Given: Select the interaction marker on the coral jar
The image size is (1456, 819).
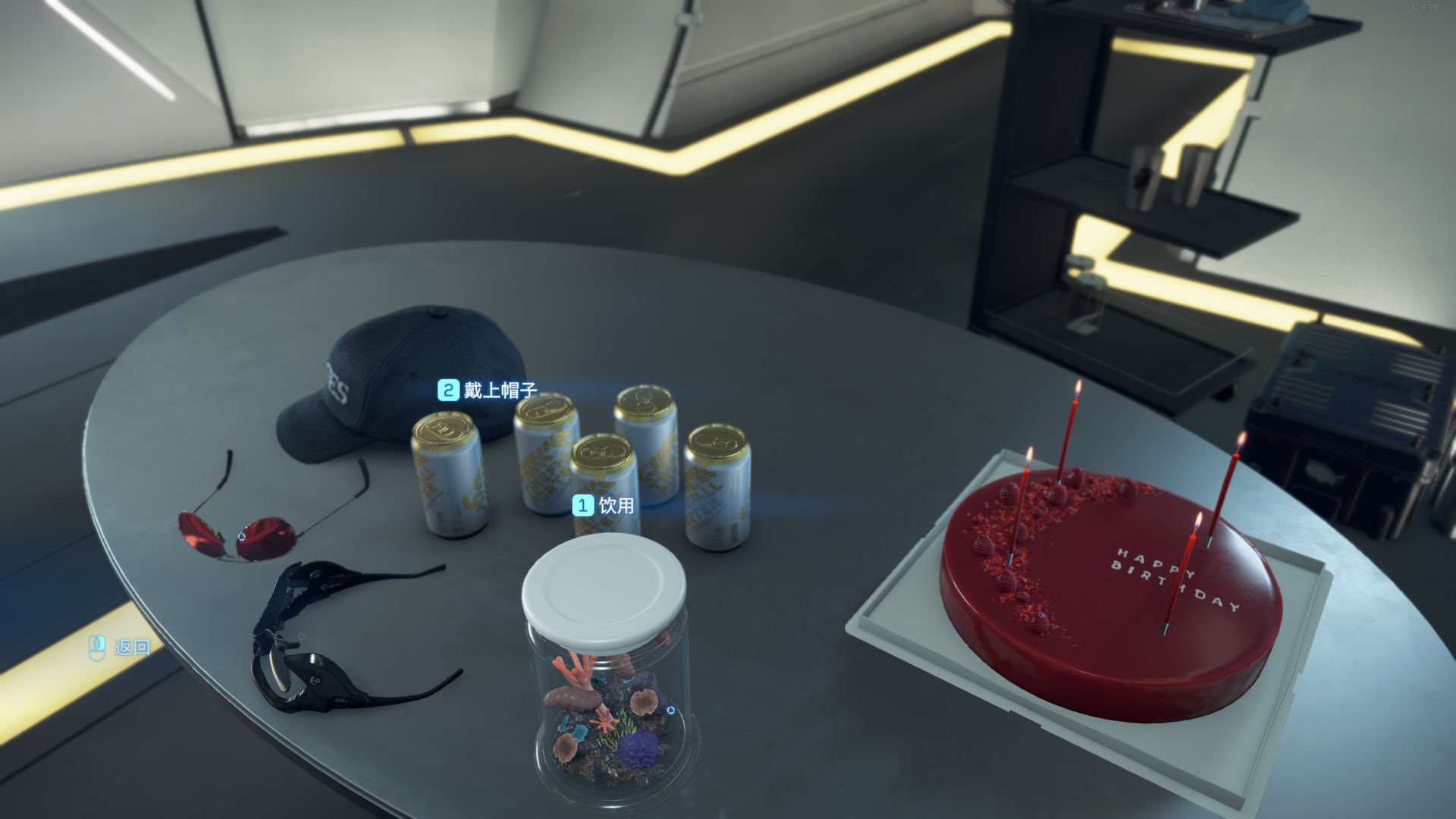Looking at the screenshot, I should pos(670,711).
